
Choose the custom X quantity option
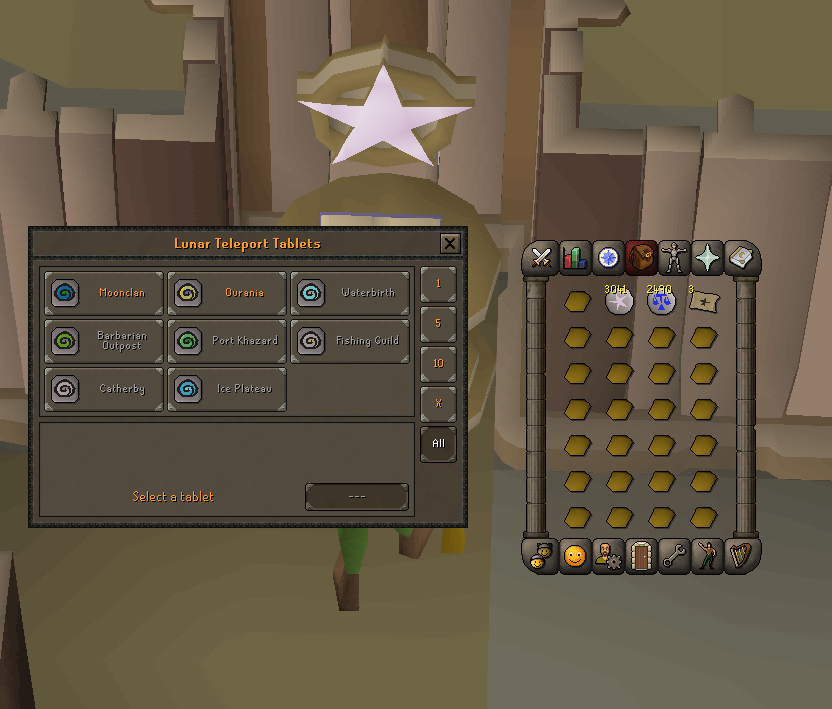tap(438, 404)
